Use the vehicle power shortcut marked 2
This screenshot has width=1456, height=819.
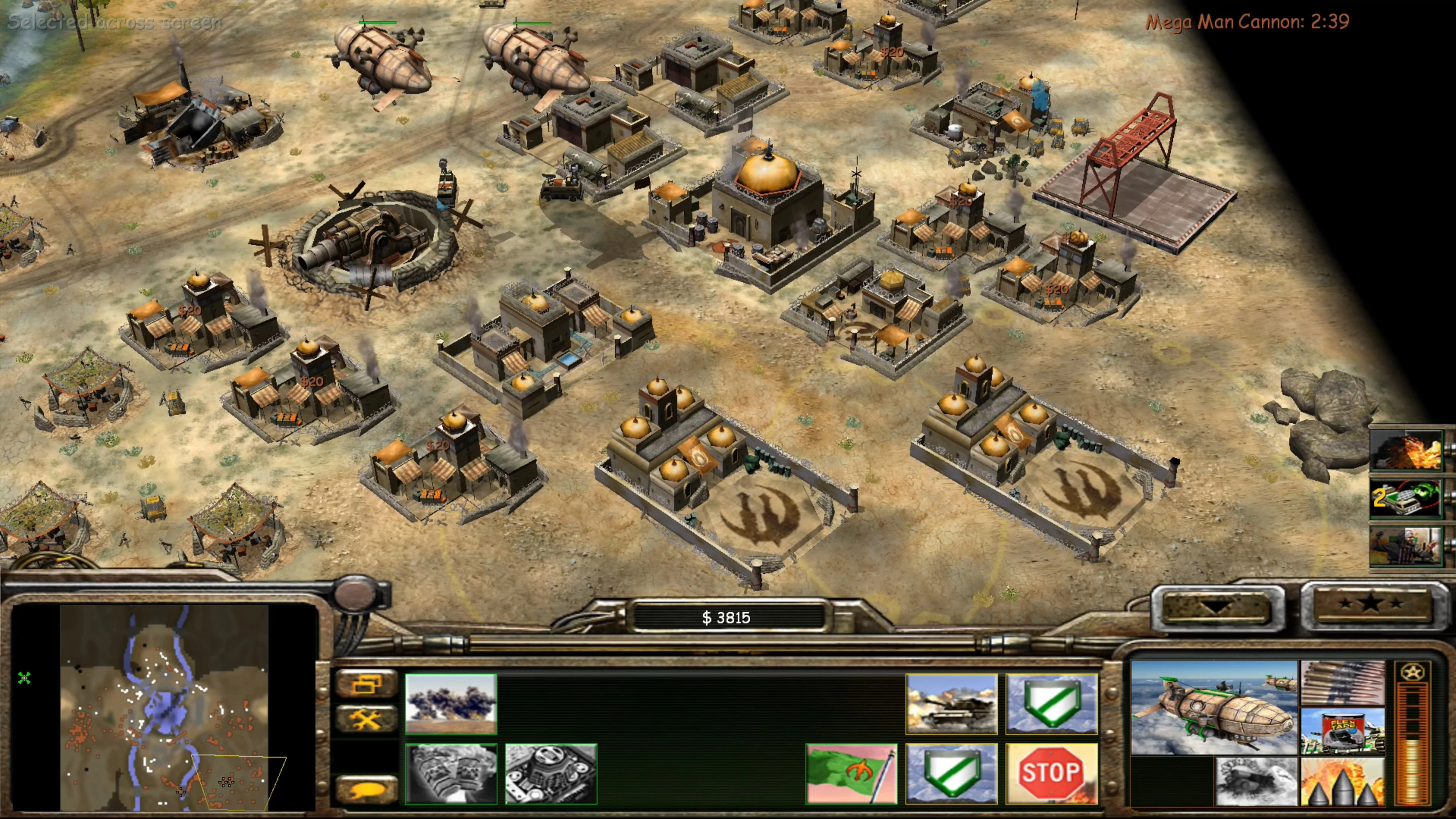pos(1406,498)
